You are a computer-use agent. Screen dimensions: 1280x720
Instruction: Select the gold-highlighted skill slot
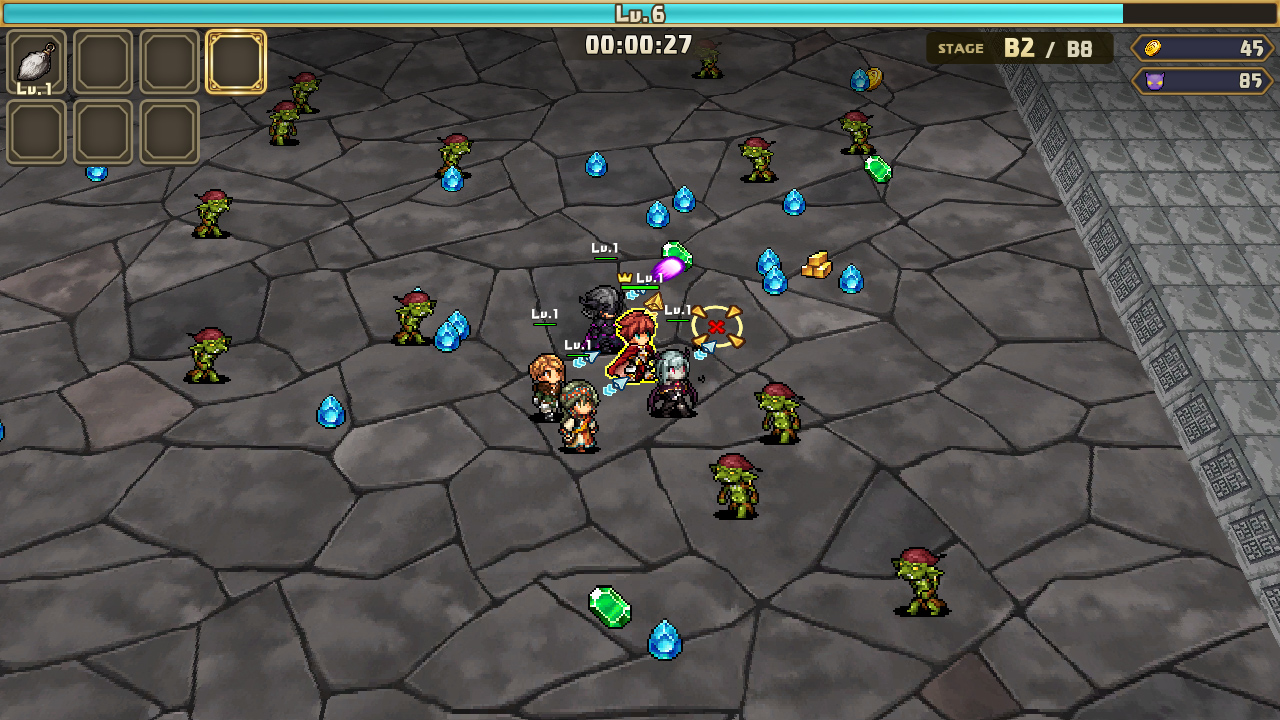[x=235, y=64]
